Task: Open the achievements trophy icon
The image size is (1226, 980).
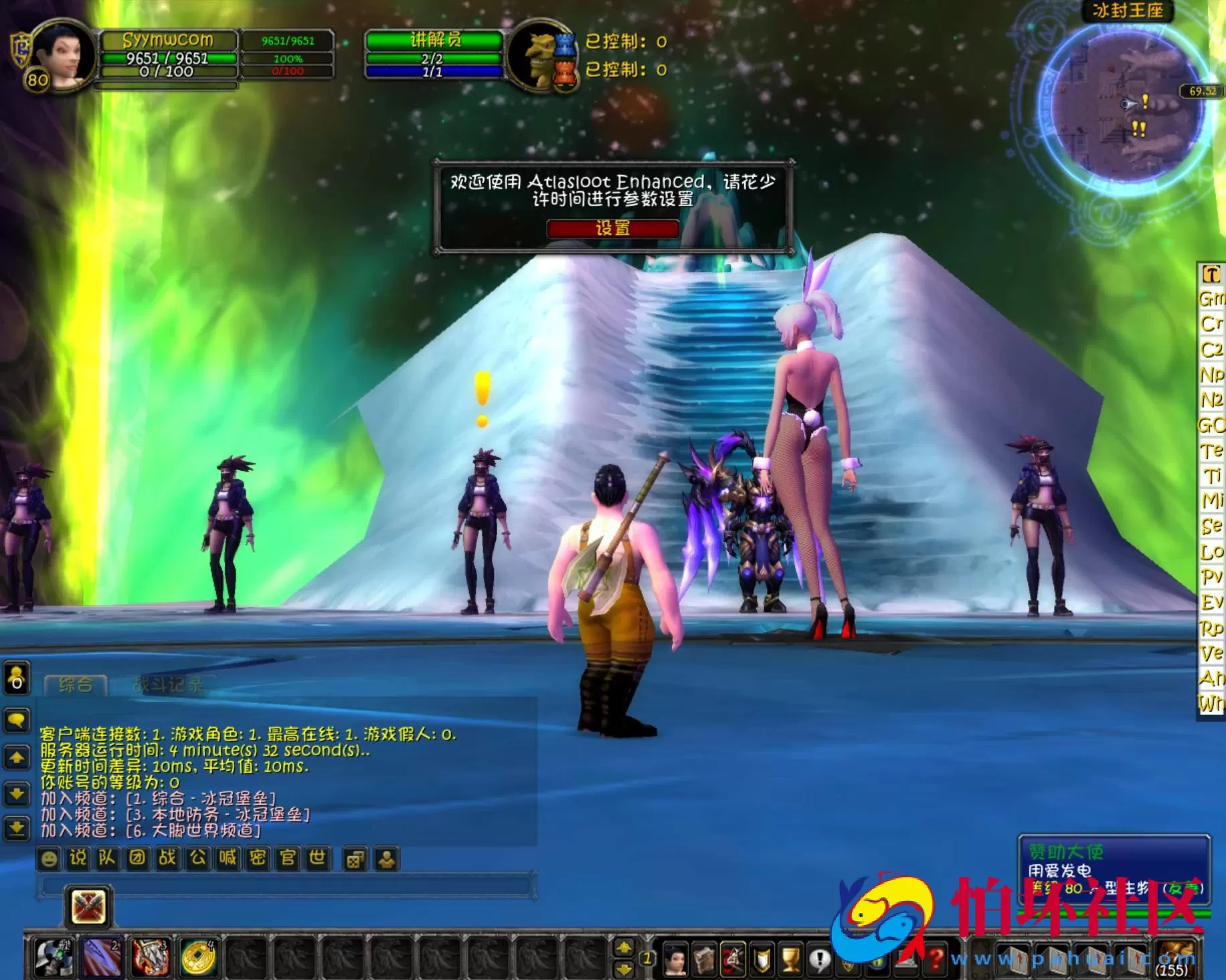Action: 788,957
